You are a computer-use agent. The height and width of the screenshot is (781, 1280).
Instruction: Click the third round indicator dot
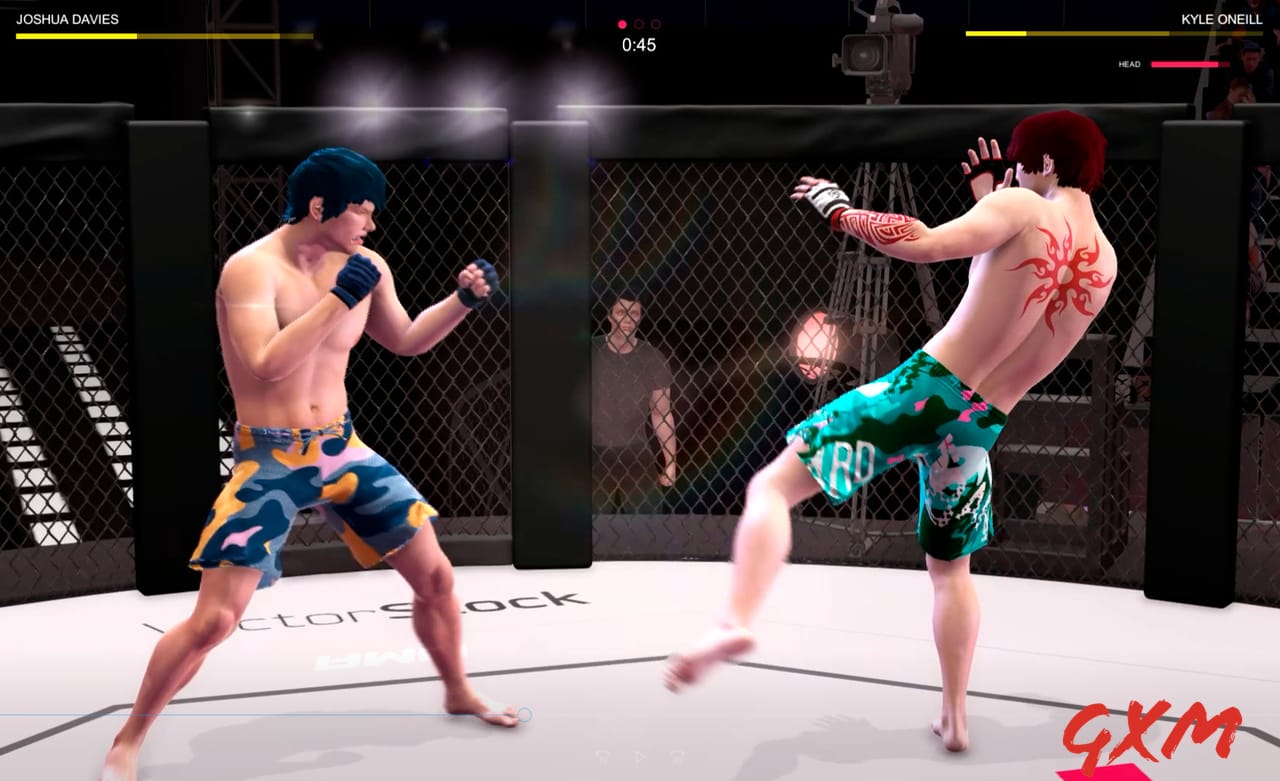655,22
